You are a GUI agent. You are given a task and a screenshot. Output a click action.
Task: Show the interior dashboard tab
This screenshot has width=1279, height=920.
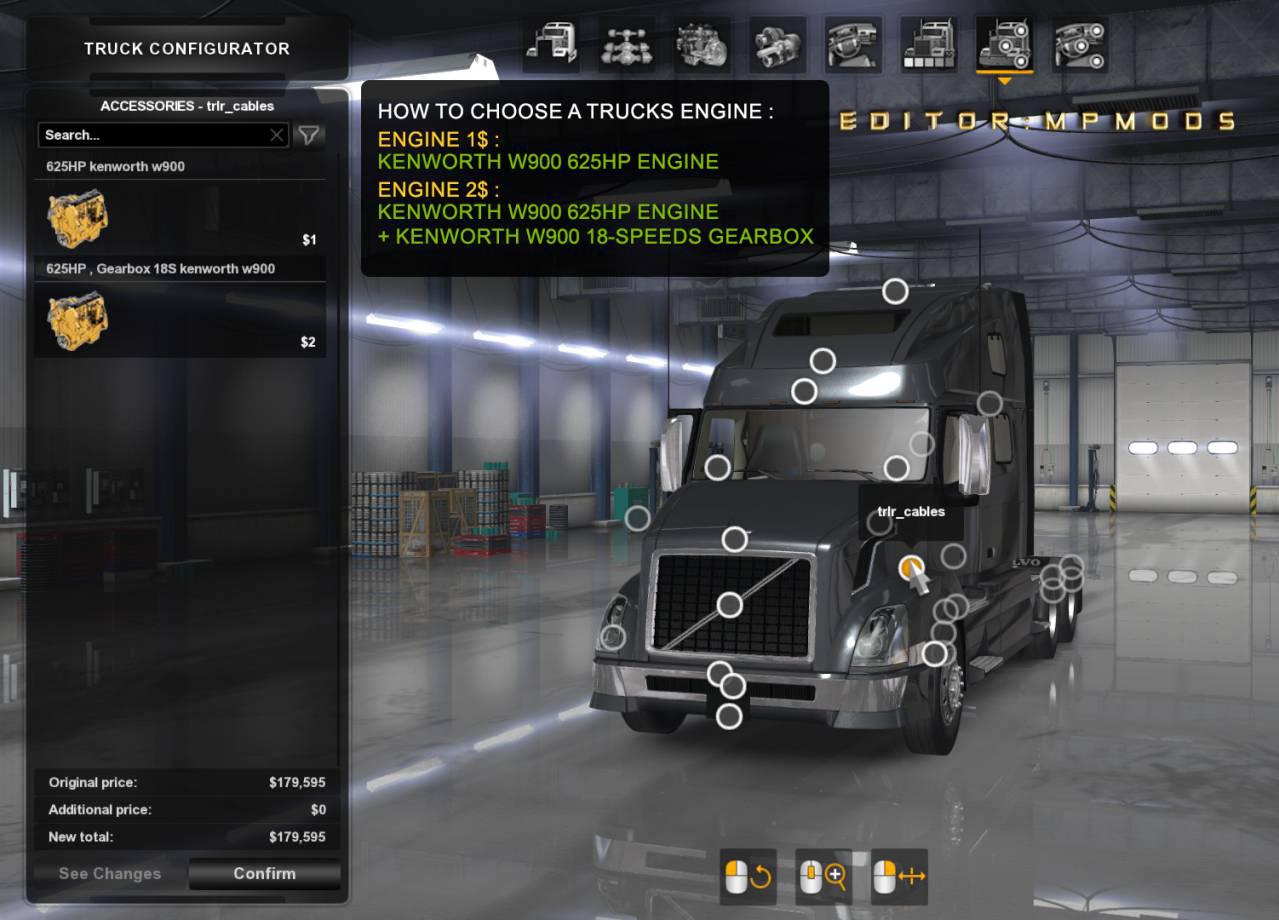pyautogui.click(x=853, y=45)
